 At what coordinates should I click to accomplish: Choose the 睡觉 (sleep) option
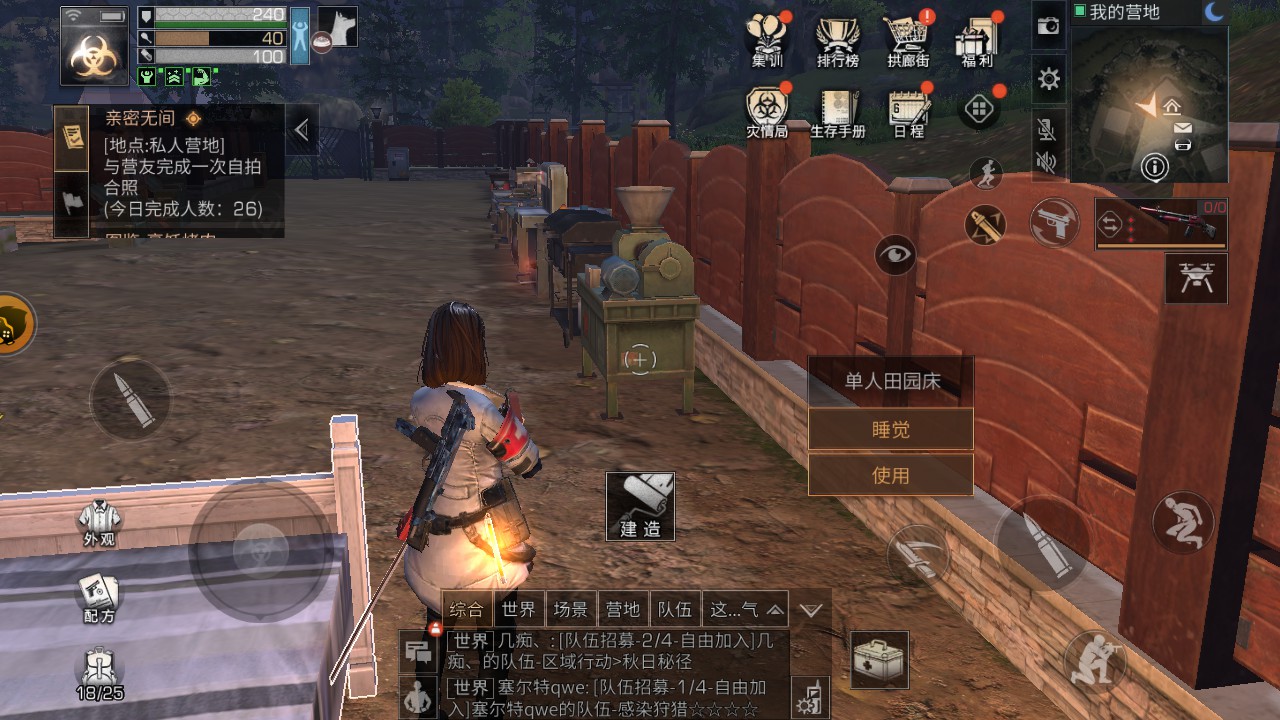tap(890, 429)
